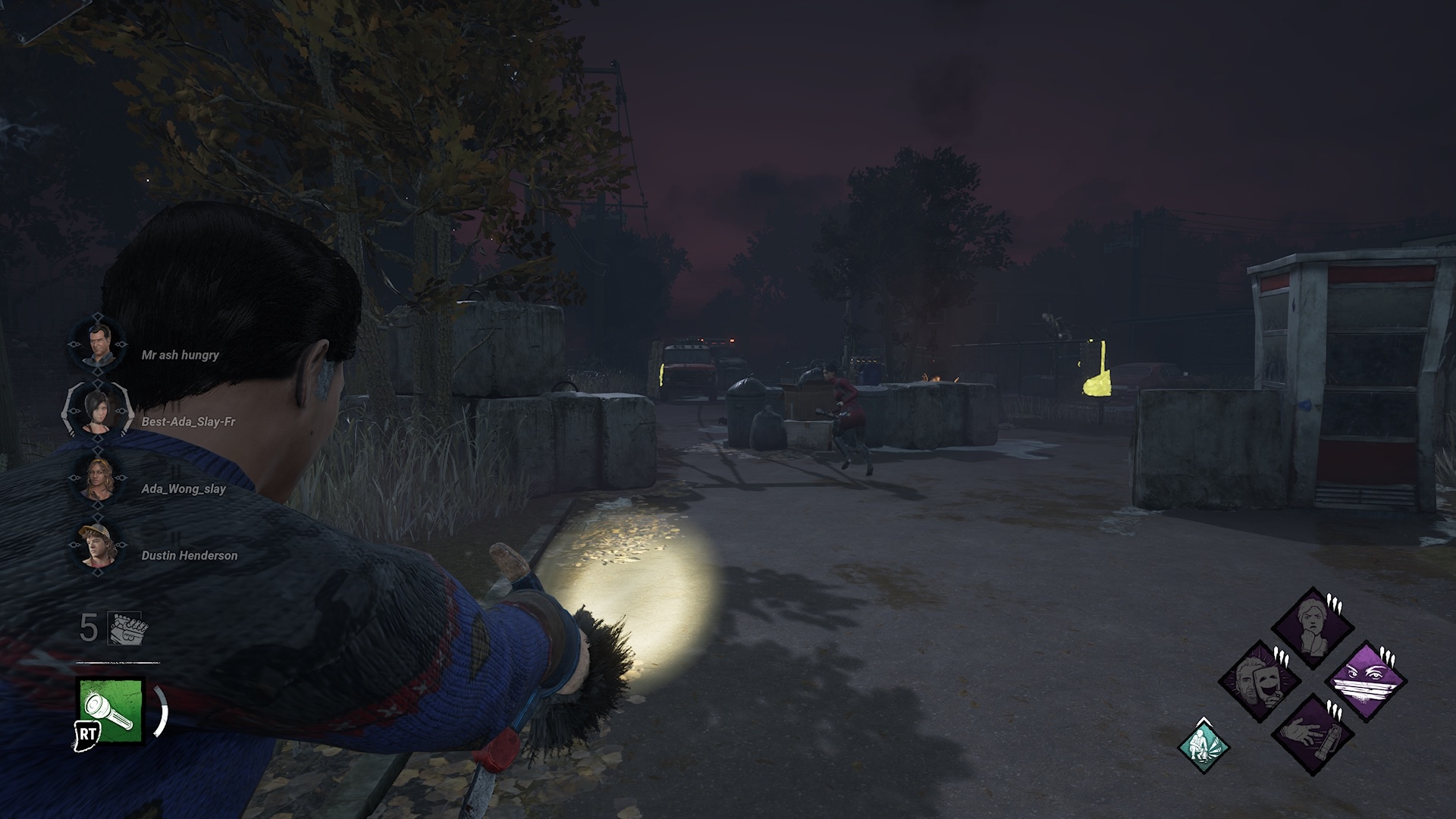Use the green flashlight item slot
The height and width of the screenshot is (819, 1456).
[x=111, y=710]
